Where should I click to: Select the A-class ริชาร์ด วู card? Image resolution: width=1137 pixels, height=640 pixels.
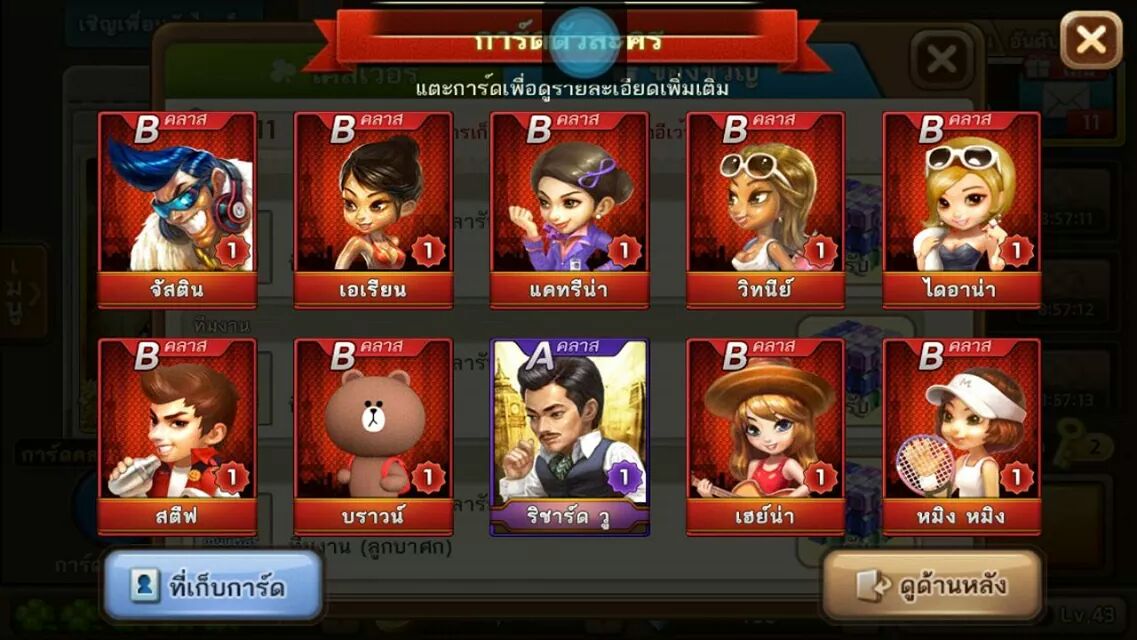569,436
